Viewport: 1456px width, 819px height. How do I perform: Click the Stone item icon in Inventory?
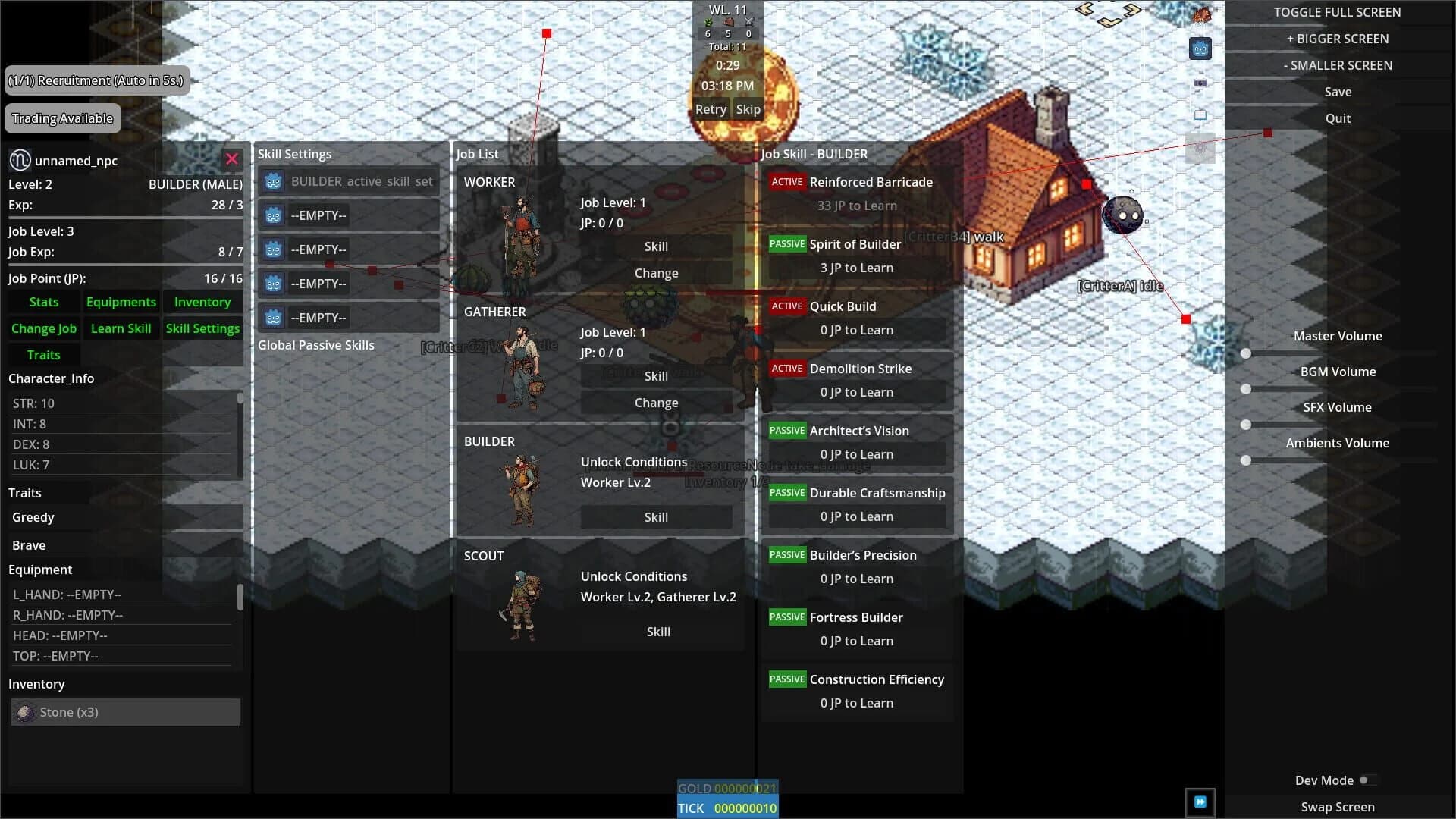(x=25, y=712)
